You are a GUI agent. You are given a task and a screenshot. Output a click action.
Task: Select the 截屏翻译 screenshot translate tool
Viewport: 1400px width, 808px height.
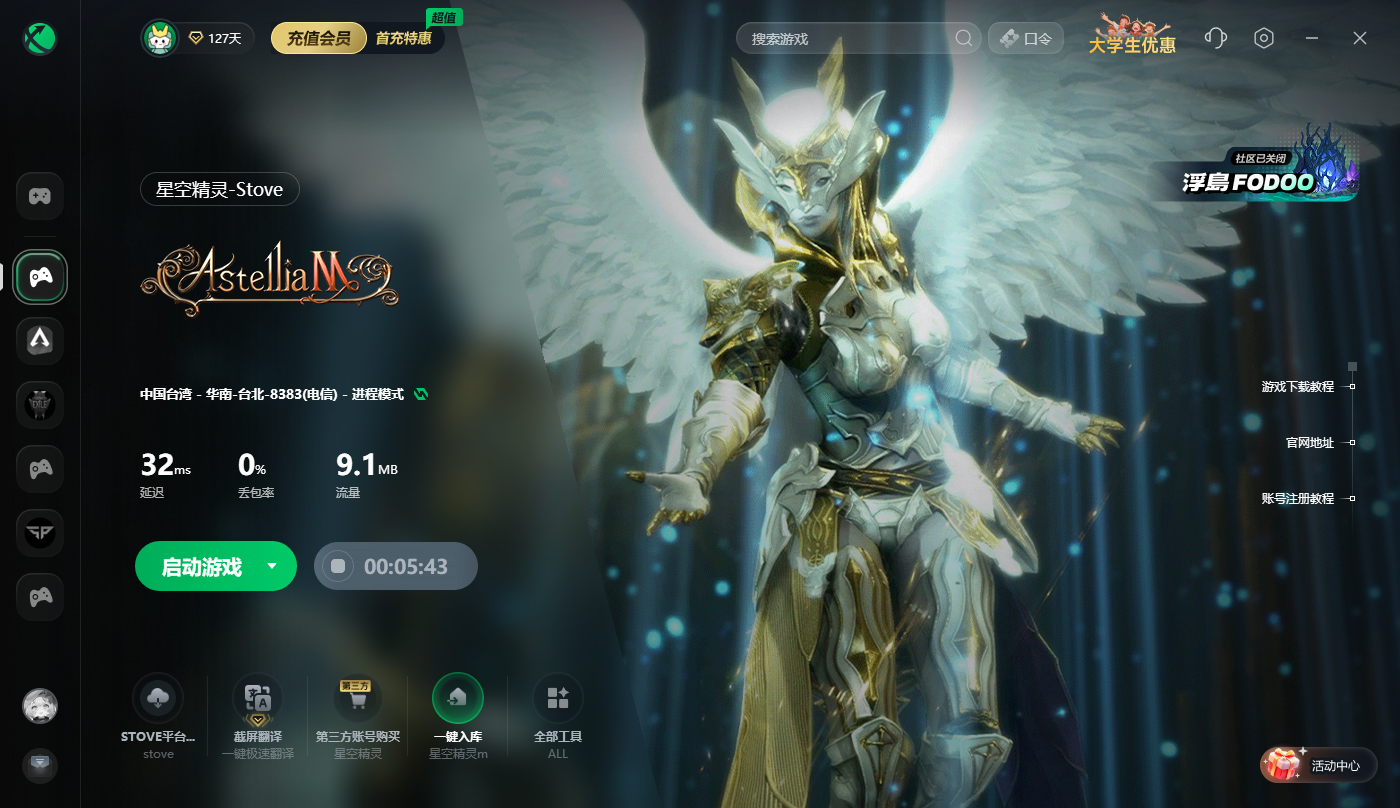pyautogui.click(x=257, y=698)
